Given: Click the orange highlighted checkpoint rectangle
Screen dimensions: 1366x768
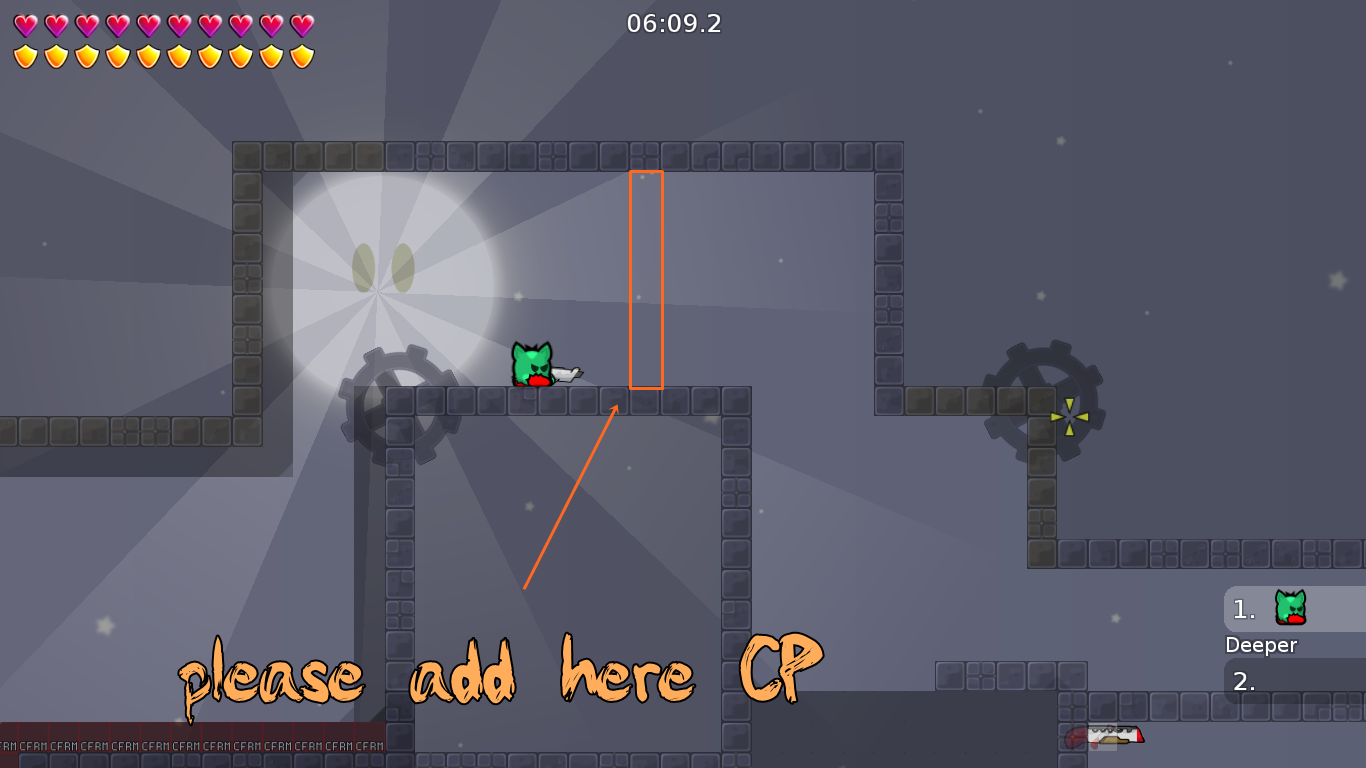Looking at the screenshot, I should pyautogui.click(x=647, y=278).
